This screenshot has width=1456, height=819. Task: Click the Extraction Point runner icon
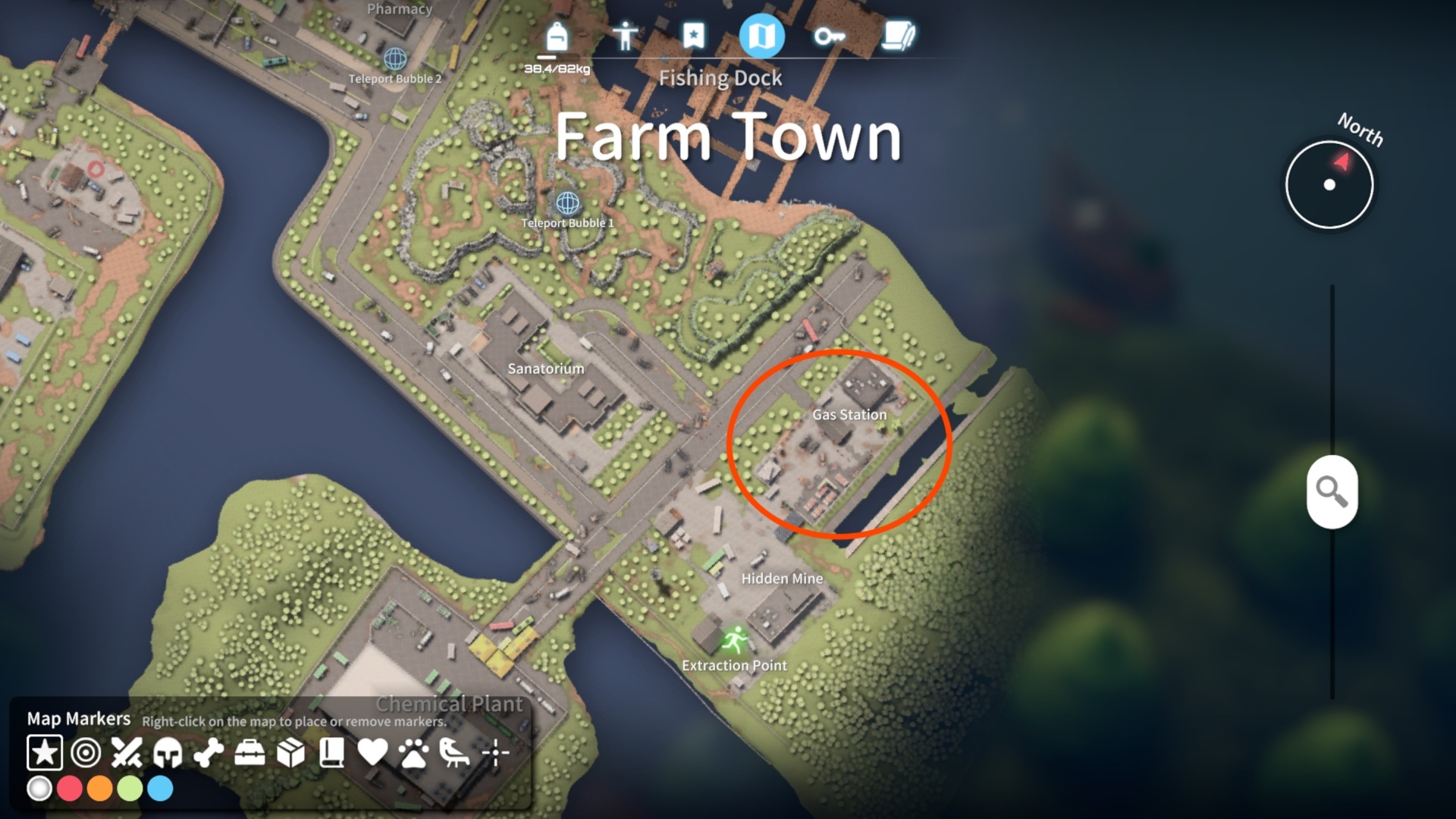(x=736, y=641)
